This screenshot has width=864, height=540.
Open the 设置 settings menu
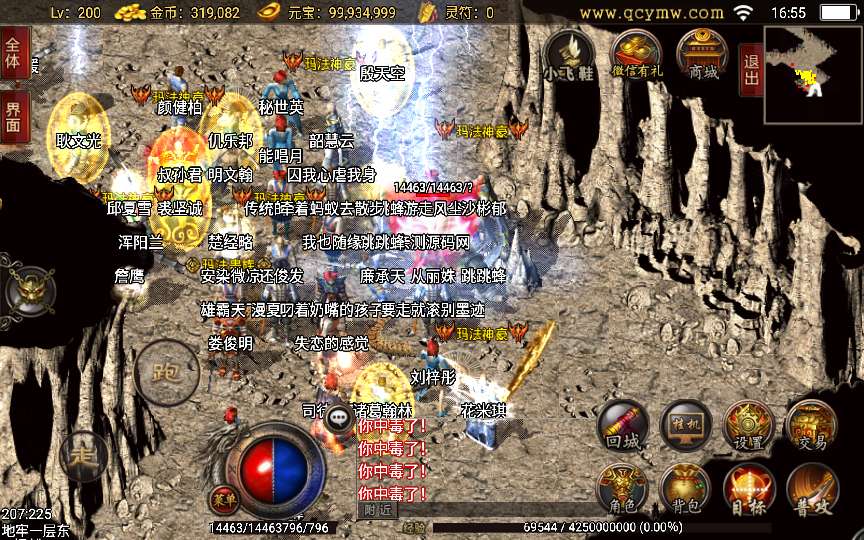(748, 423)
